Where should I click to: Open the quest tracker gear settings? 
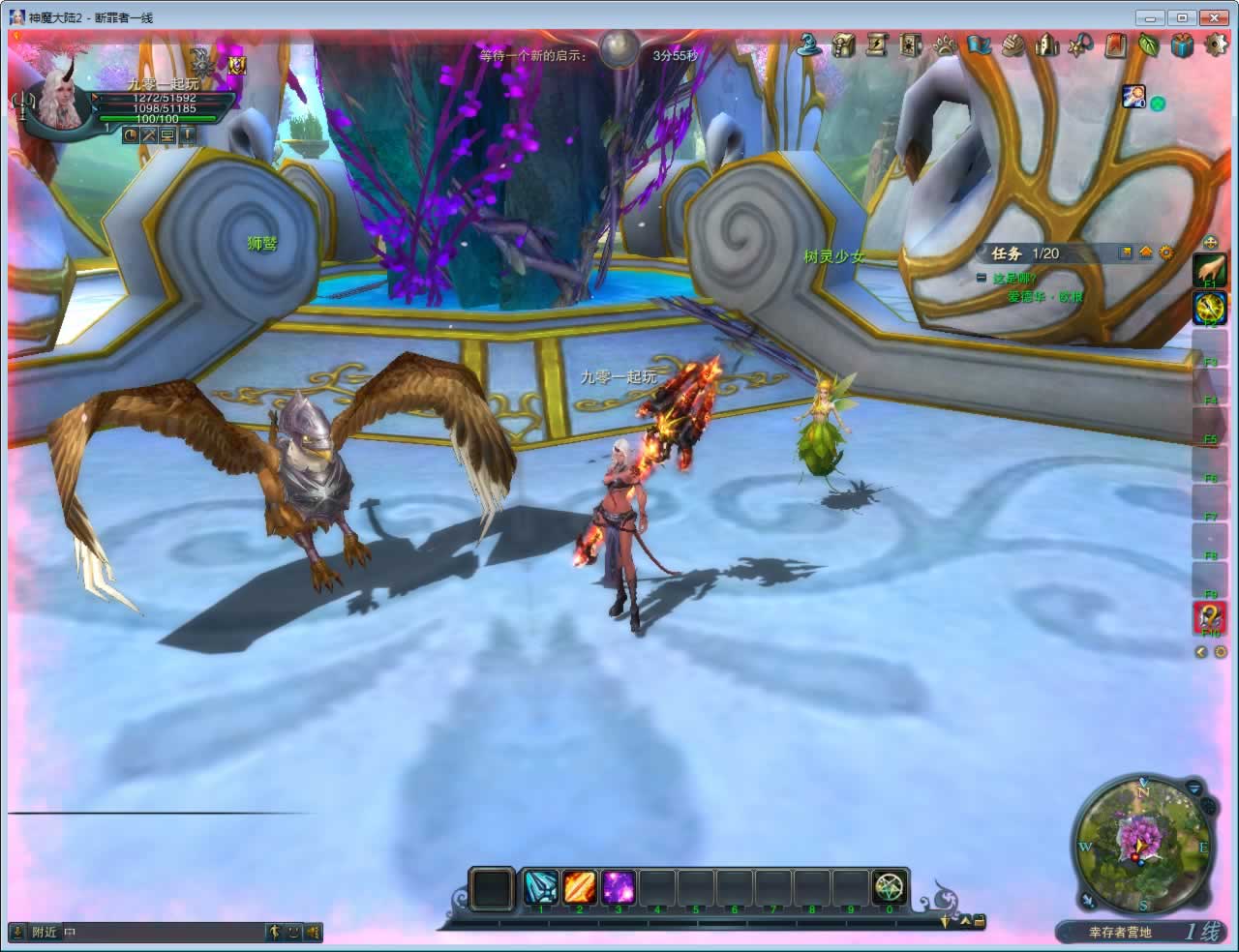click(1166, 253)
